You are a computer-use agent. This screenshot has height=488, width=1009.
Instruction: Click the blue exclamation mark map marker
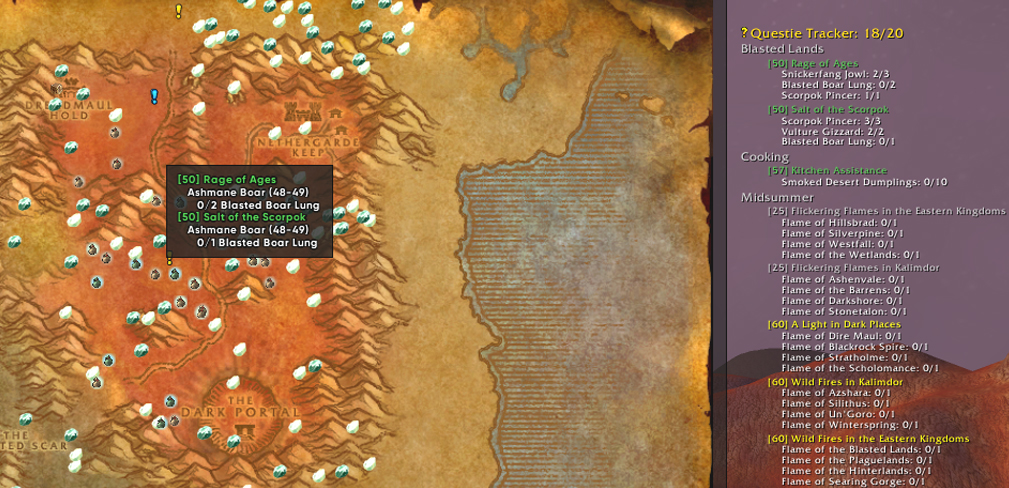pyautogui.click(x=154, y=97)
